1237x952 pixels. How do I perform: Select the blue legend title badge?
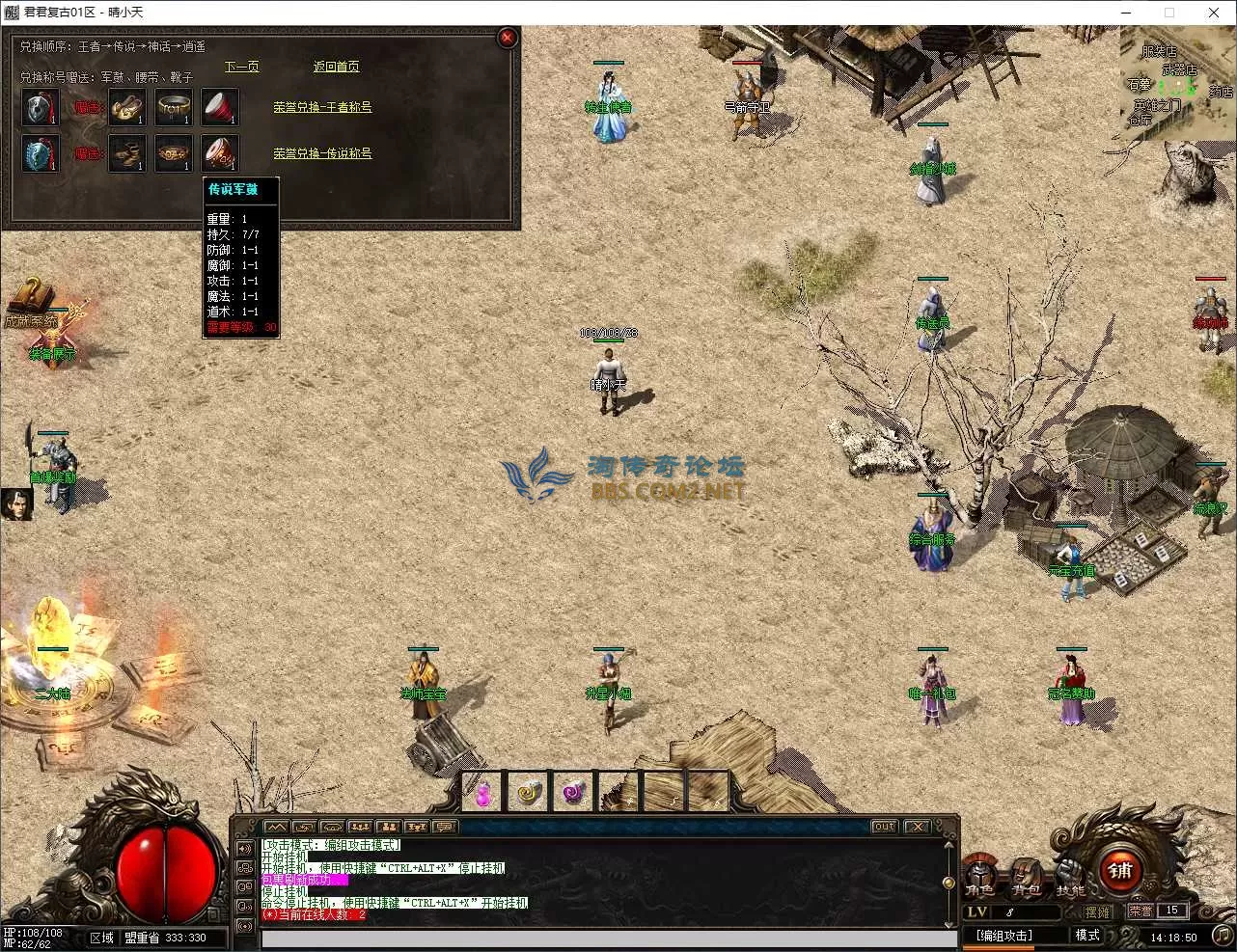coord(41,153)
